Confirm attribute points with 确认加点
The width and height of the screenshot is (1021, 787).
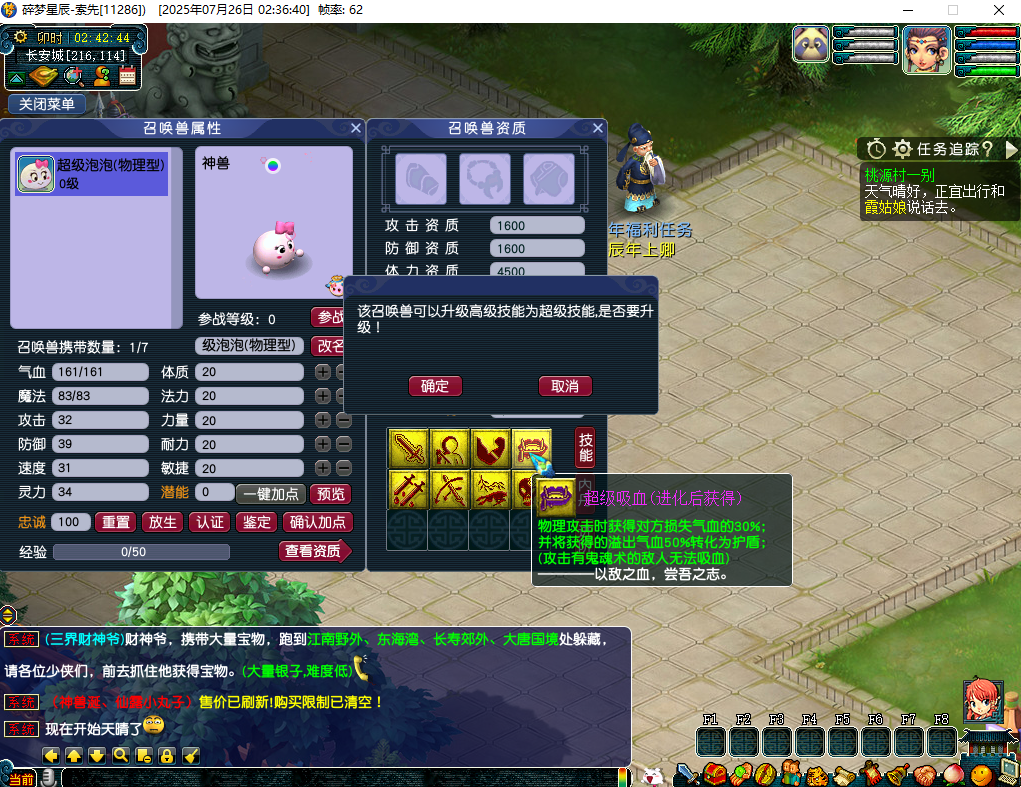click(x=318, y=522)
